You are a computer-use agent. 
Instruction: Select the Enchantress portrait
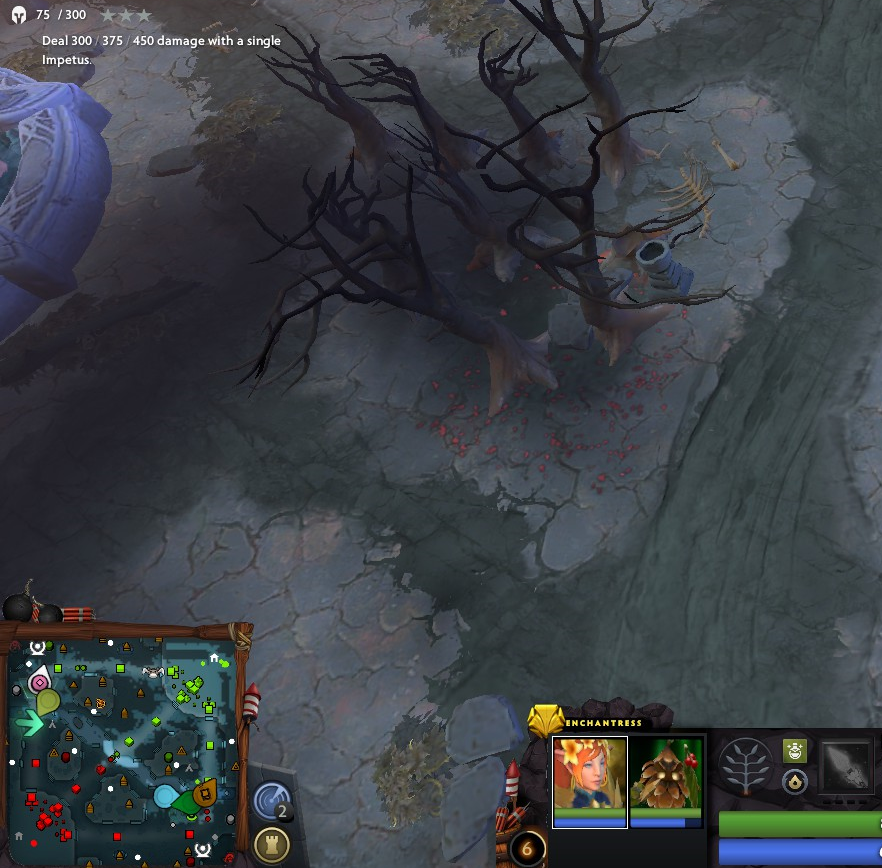click(589, 776)
